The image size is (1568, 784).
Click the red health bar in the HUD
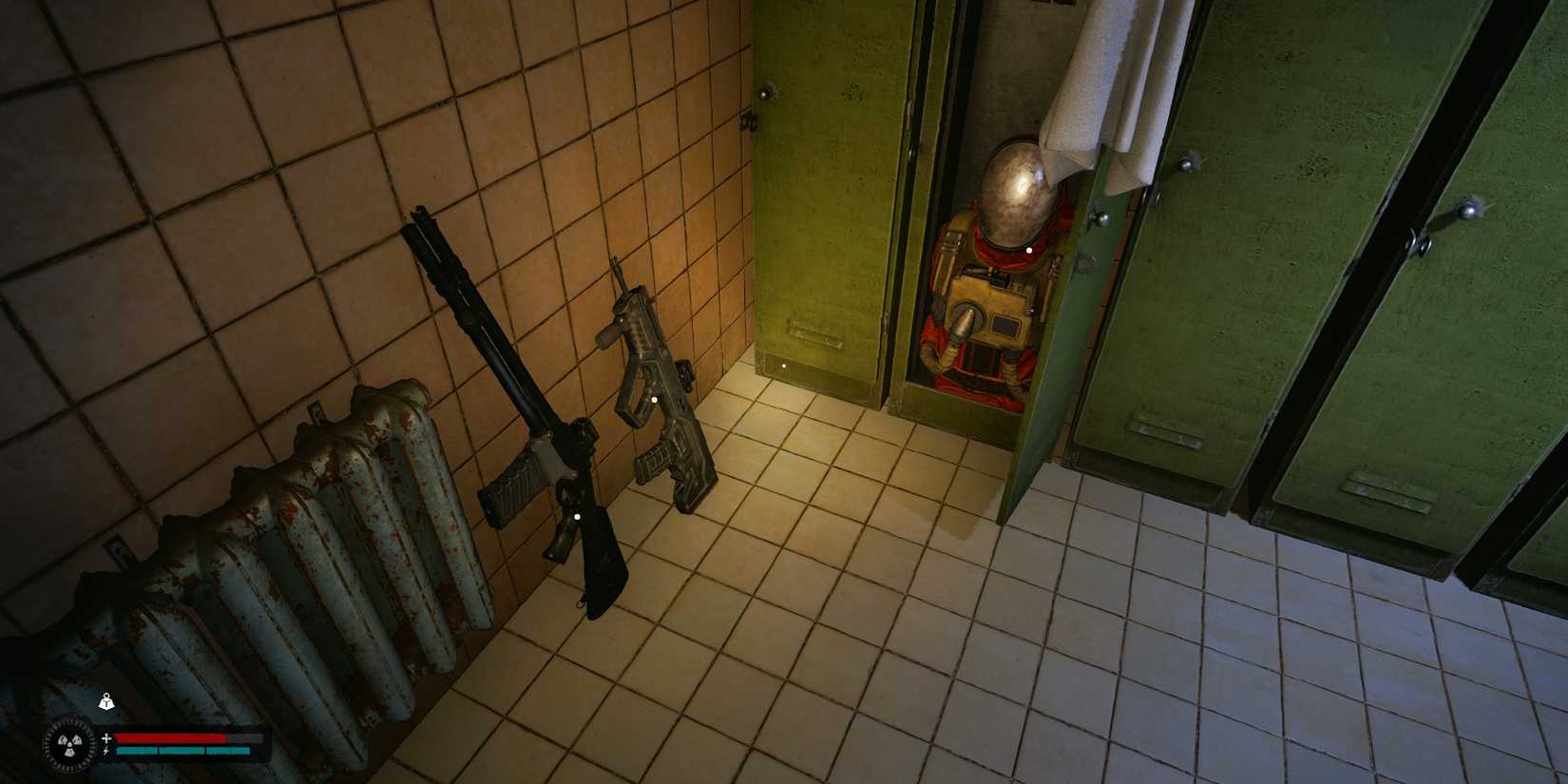(x=171, y=739)
